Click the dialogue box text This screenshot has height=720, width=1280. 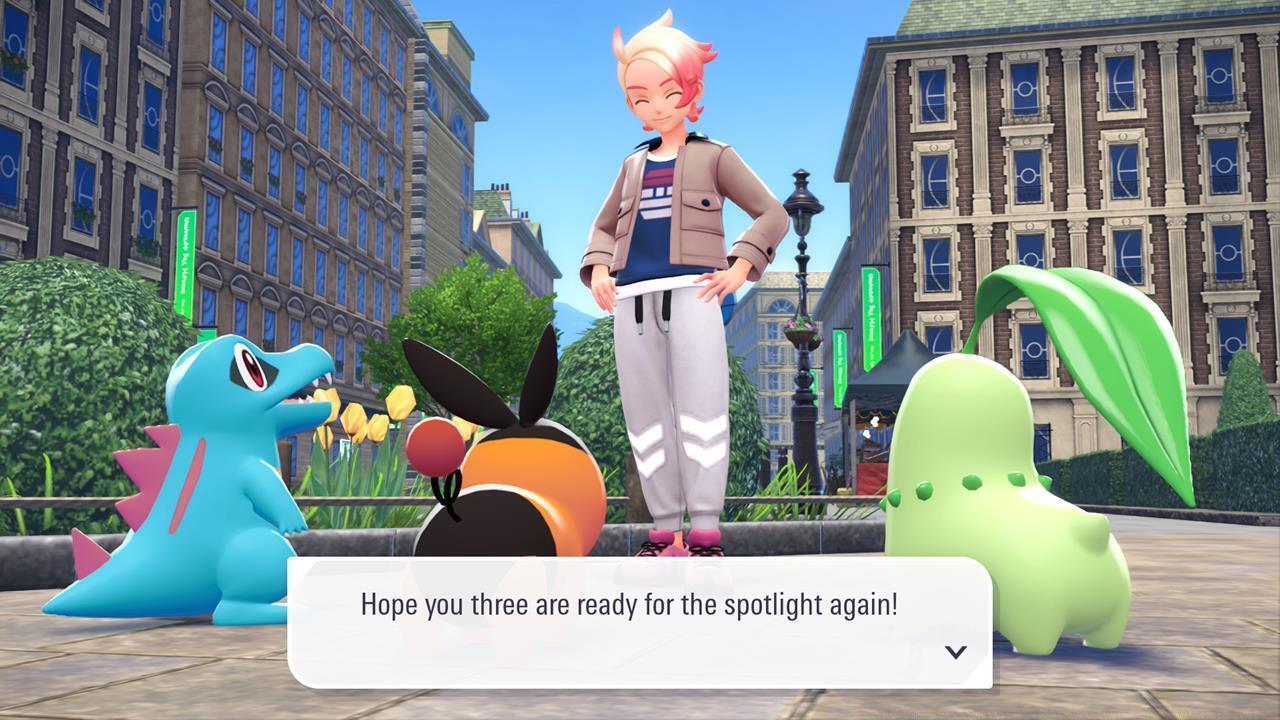[x=630, y=603]
